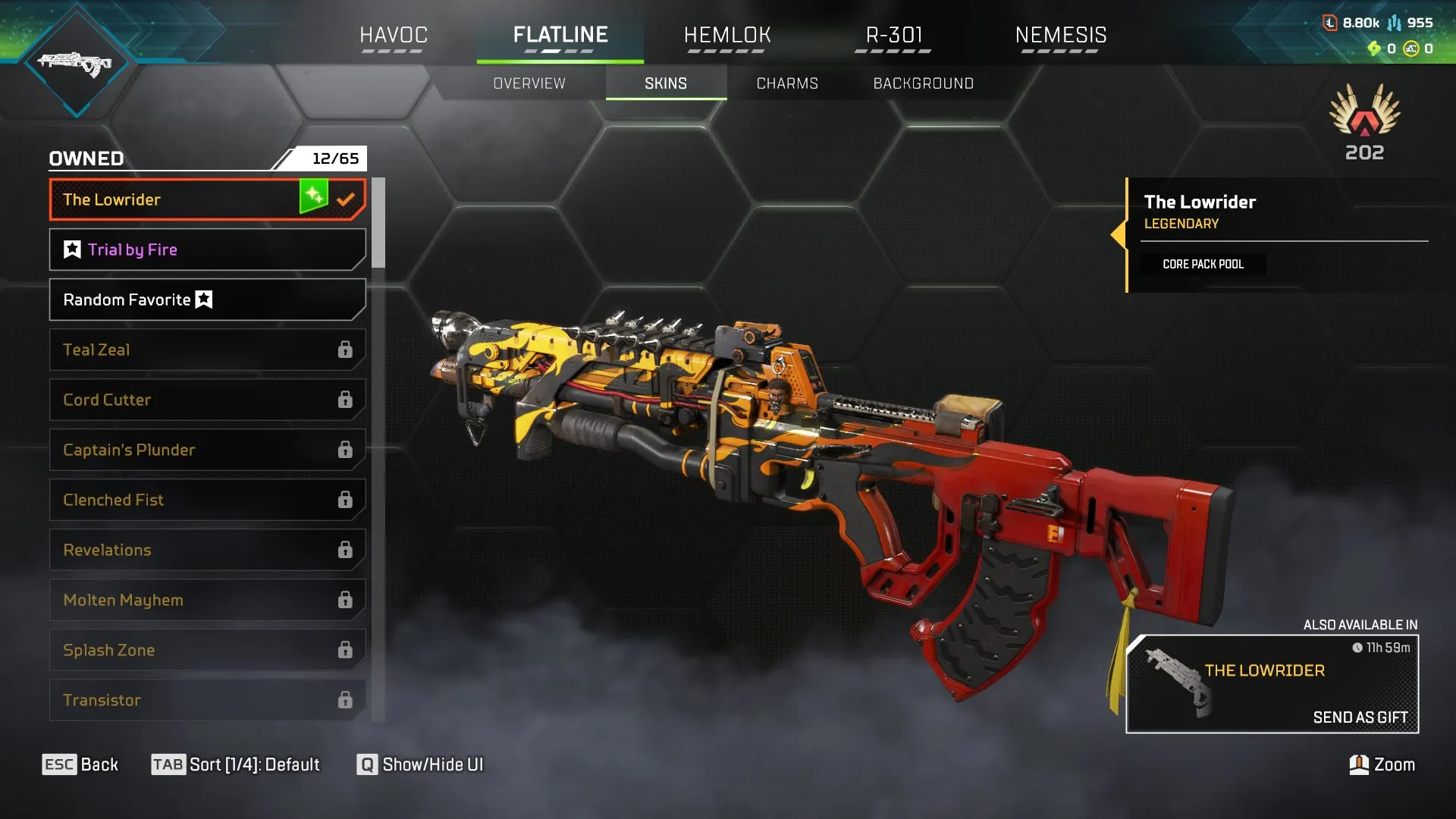
Task: Click the Legend Tokens currency icon
Action: 1330,22
